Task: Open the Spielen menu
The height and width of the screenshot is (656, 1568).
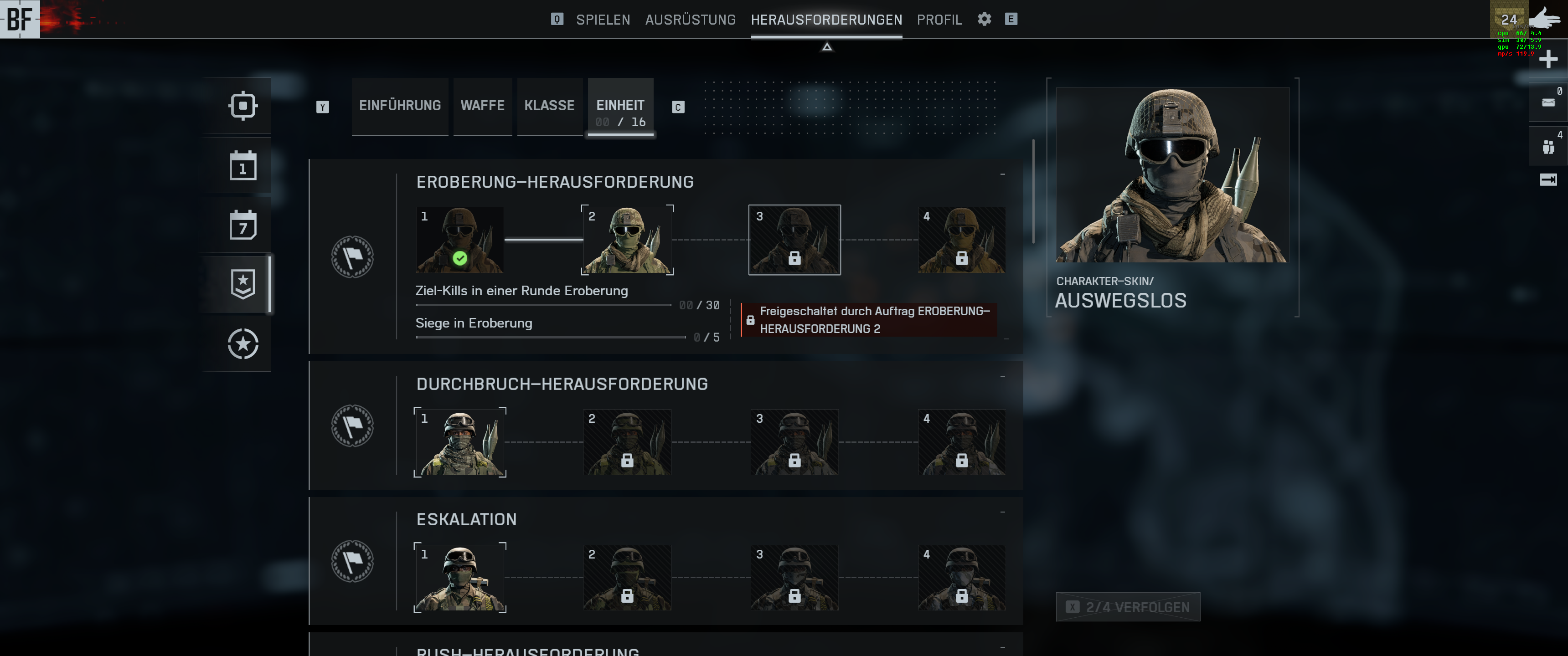Action: click(603, 20)
